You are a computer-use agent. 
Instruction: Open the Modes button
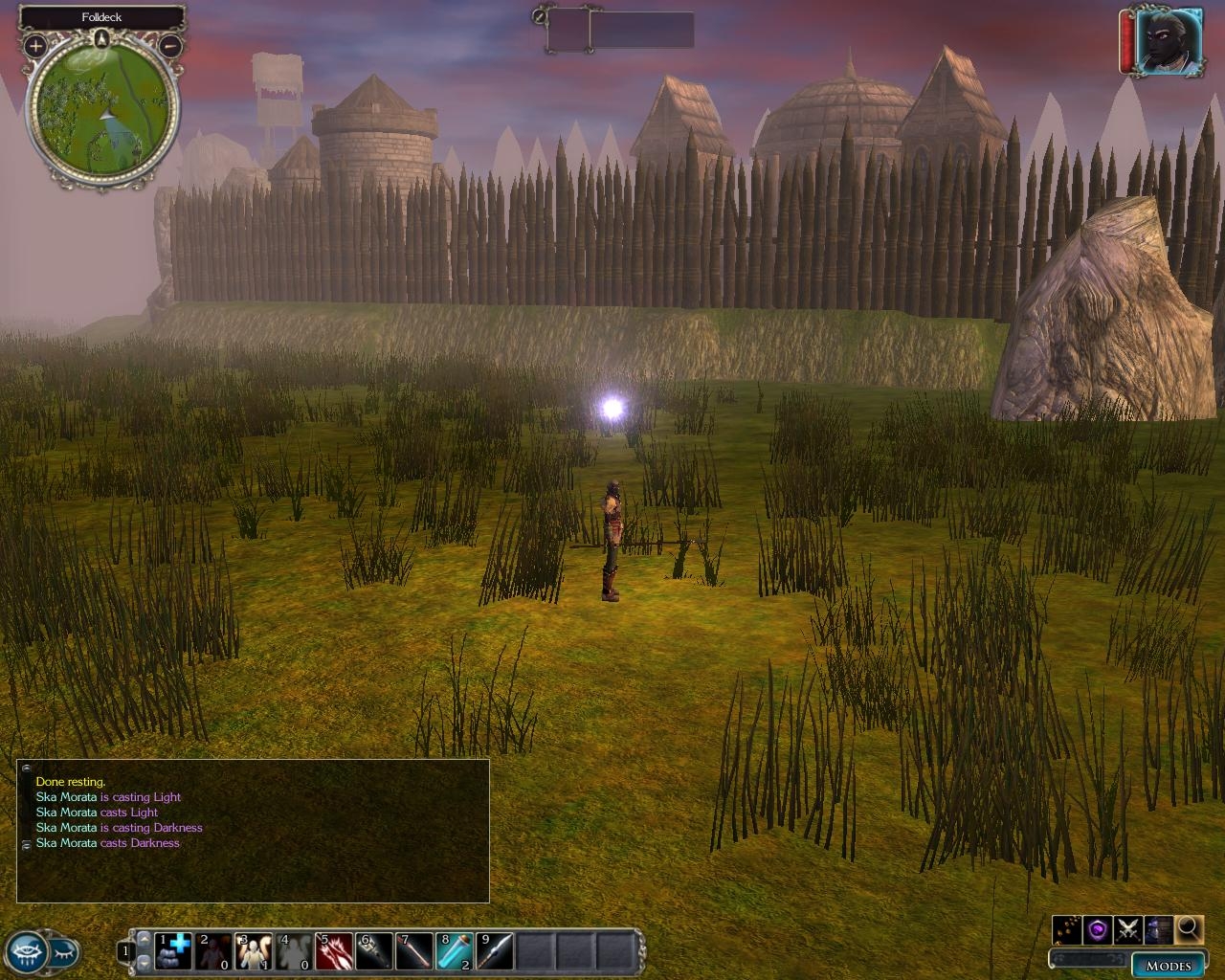1168,965
